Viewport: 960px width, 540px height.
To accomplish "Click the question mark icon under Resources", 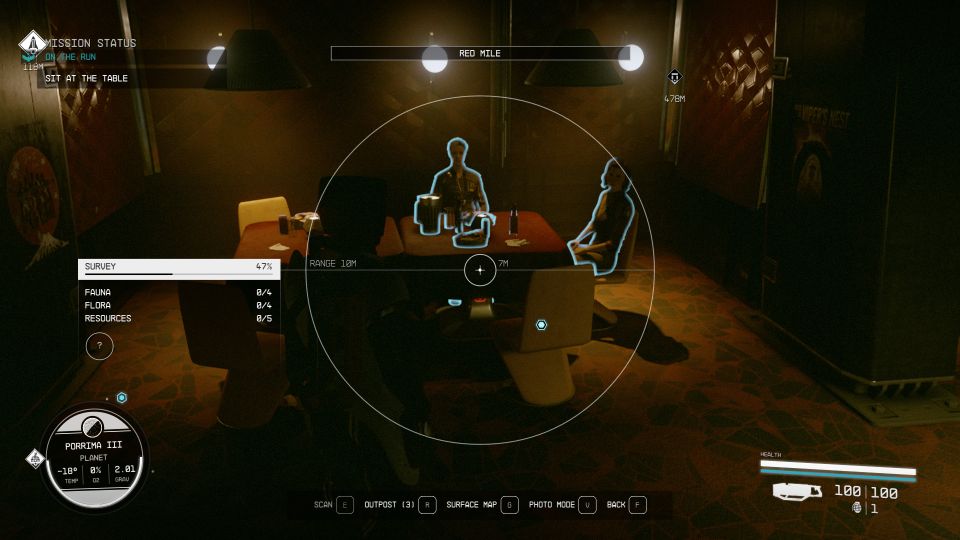I will click(99, 346).
